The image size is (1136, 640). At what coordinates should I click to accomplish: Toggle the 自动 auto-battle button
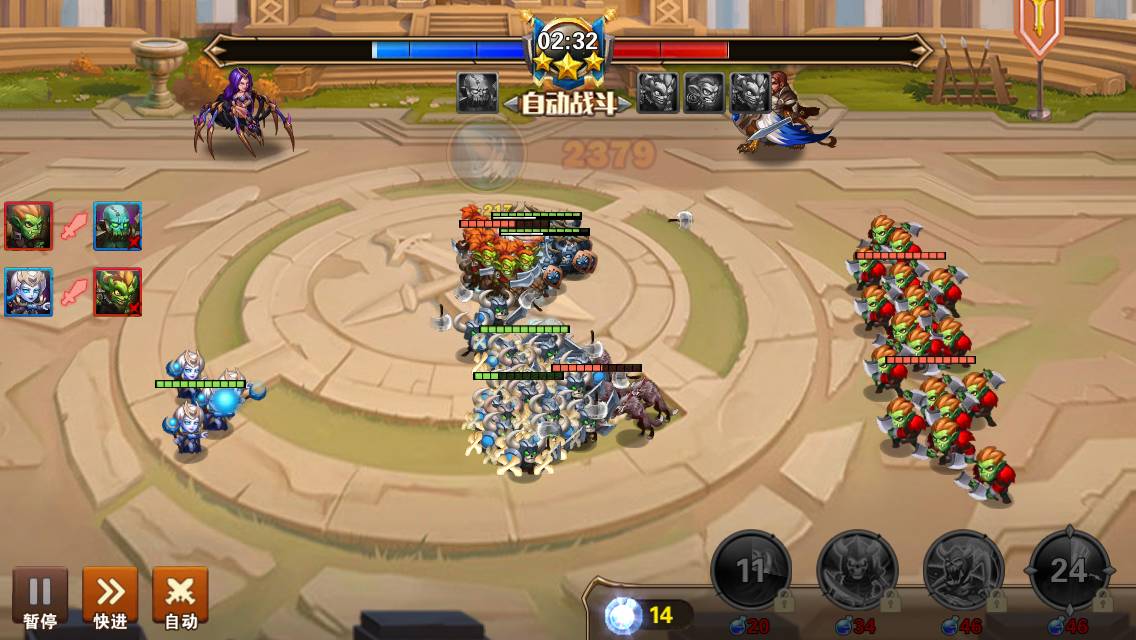pos(180,596)
